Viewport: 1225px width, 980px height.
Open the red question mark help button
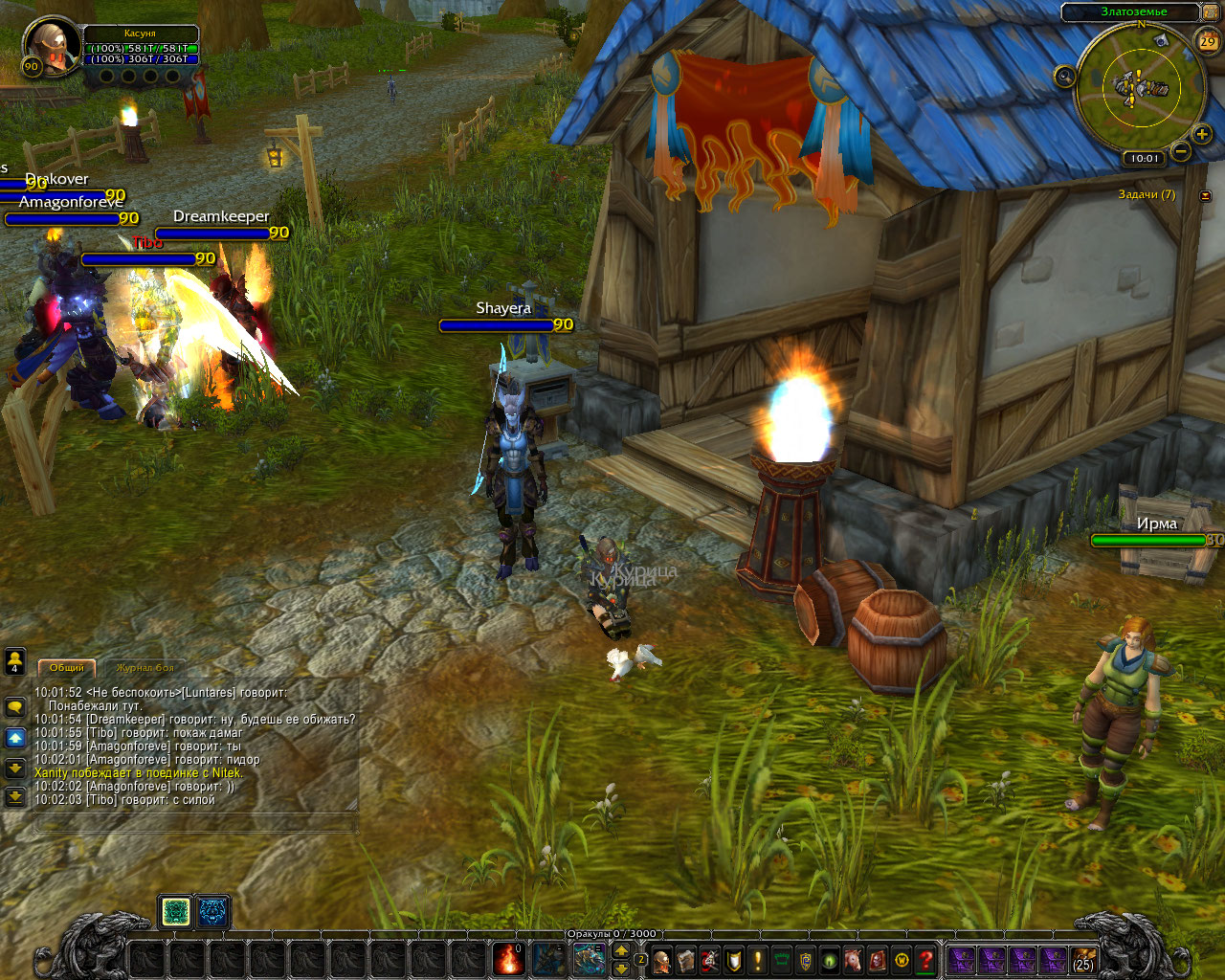coord(925,959)
